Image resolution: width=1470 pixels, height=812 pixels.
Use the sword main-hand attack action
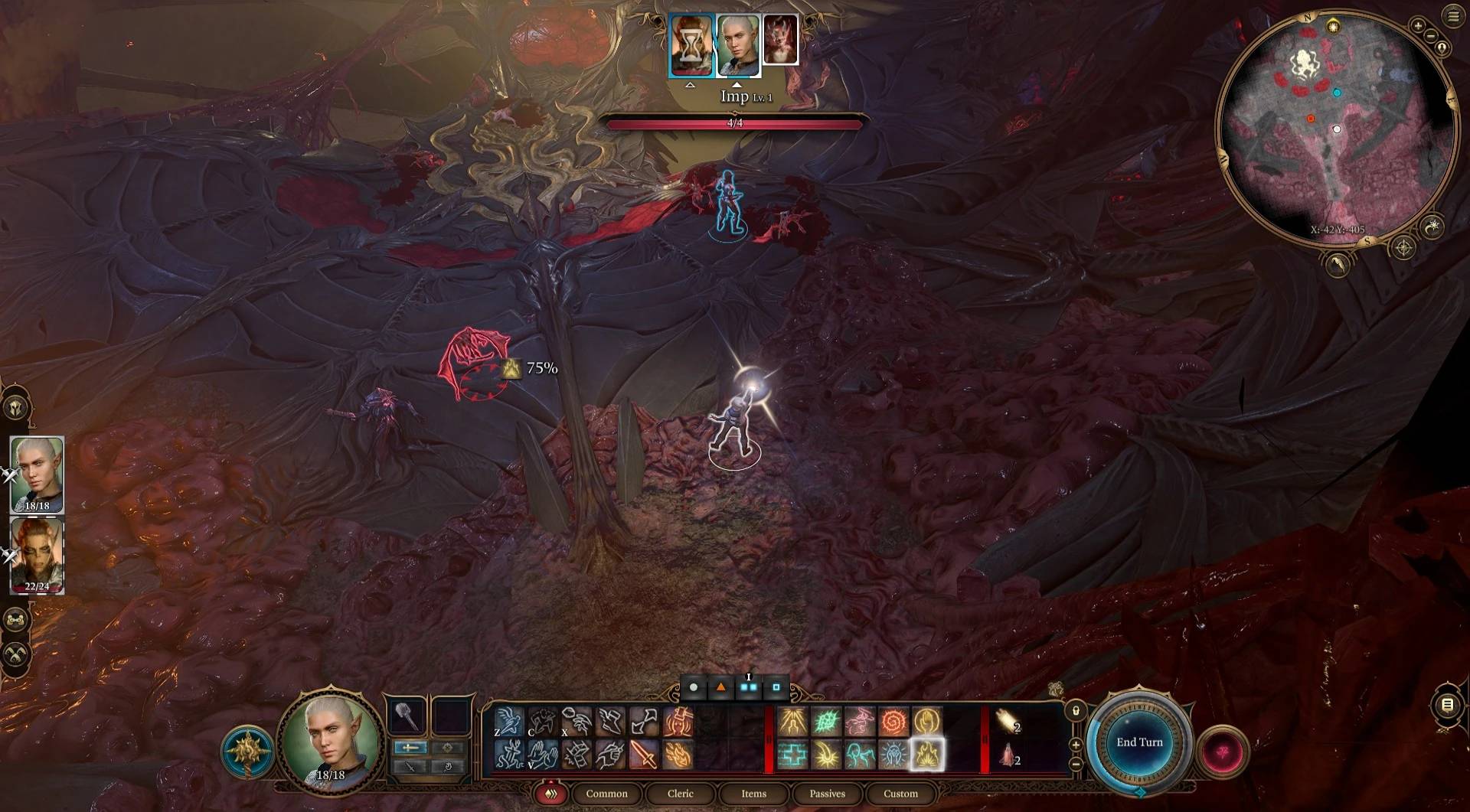[644, 755]
